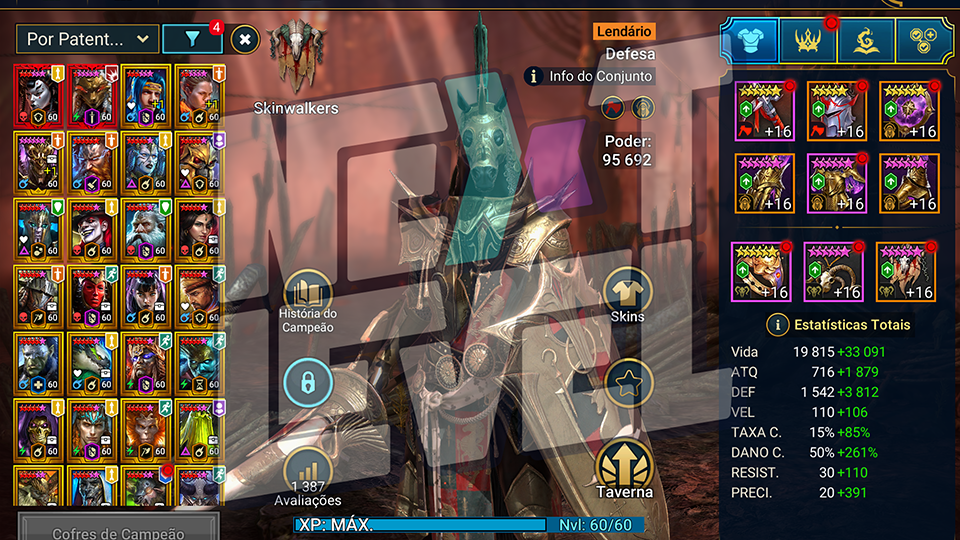This screenshot has height=540, width=960.
Task: Select the equipped weapon slot
Action: (765, 111)
